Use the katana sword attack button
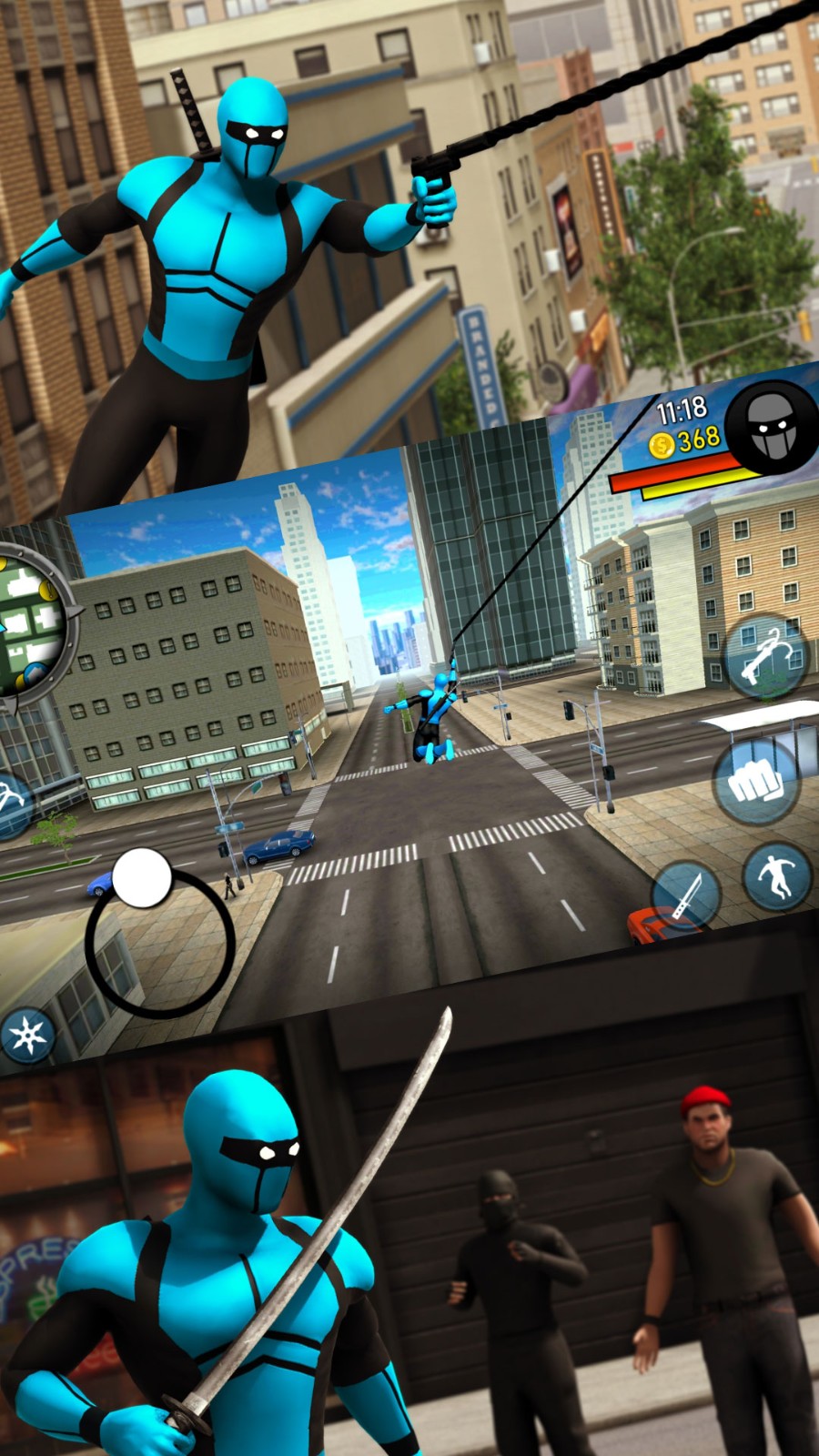The image size is (819, 1456). (686, 896)
